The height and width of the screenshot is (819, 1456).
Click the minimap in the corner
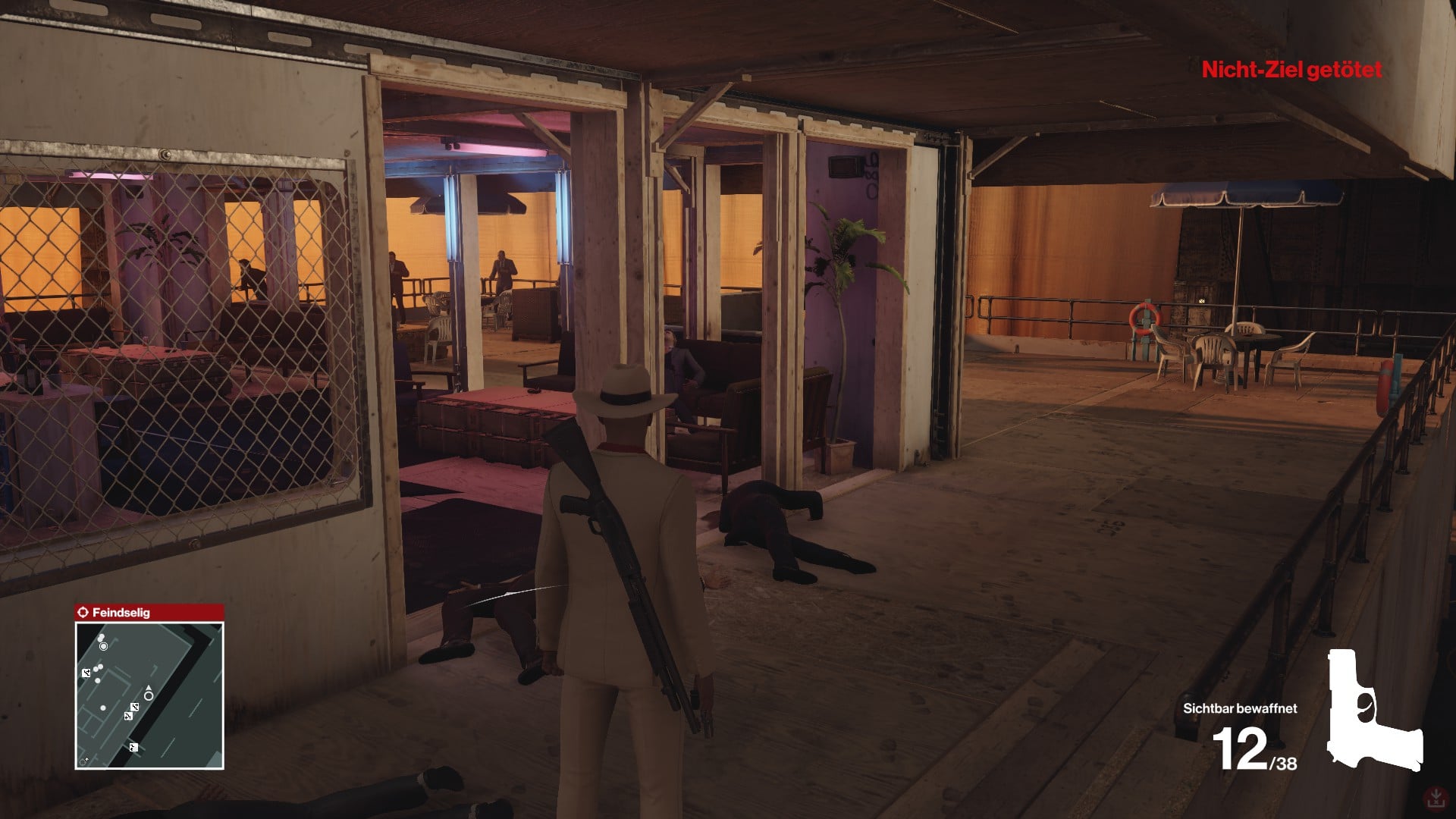[x=149, y=695]
